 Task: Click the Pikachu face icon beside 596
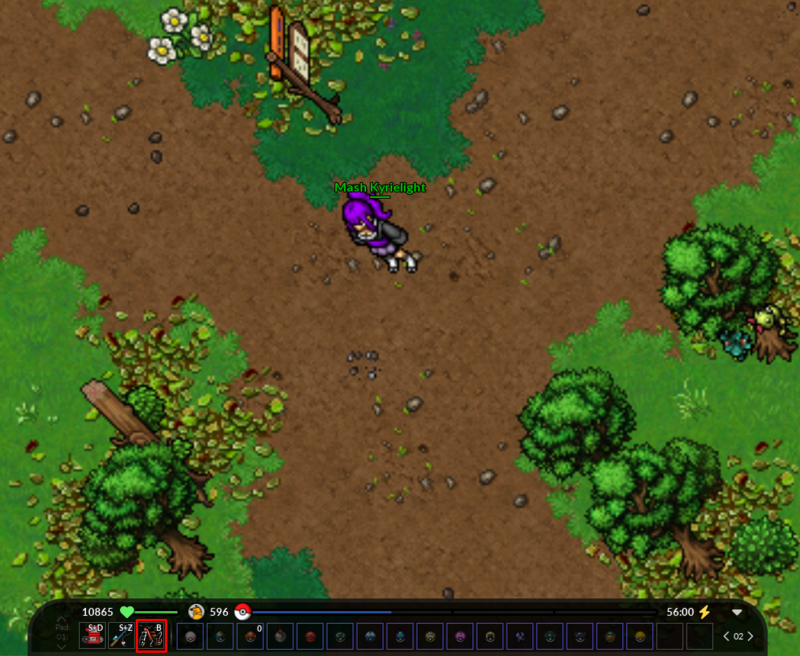[196, 612]
